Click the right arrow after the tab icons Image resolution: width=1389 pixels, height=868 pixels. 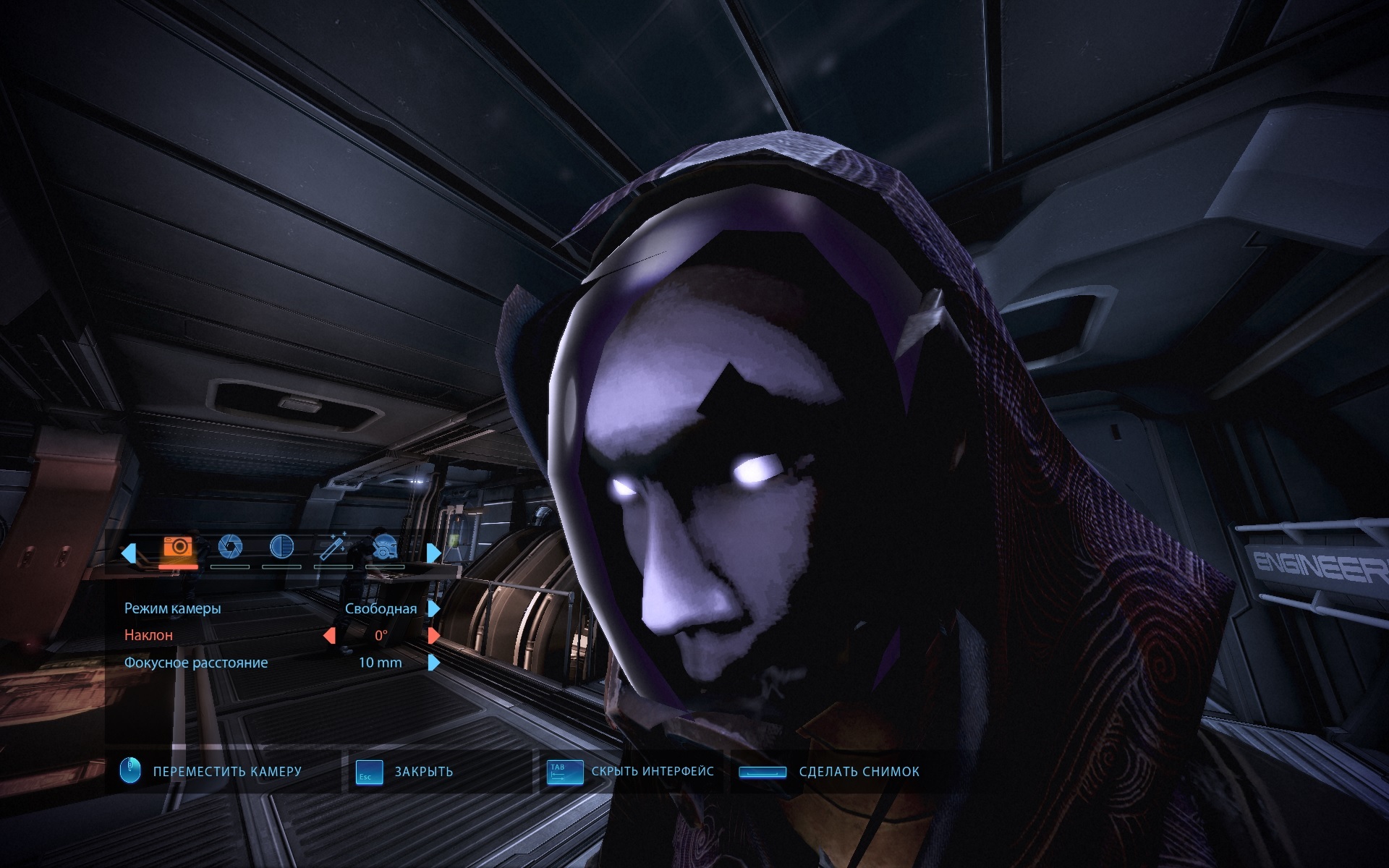433,553
